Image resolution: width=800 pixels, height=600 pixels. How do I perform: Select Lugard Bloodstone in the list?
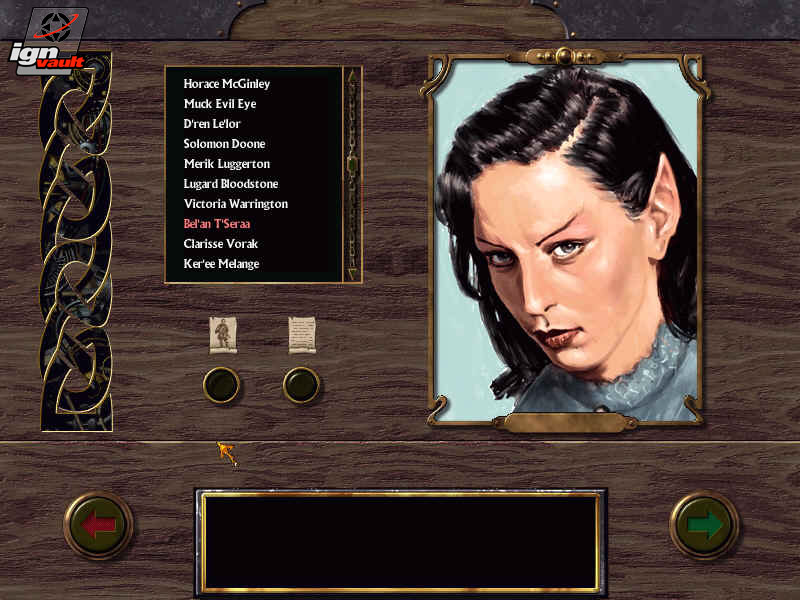pyautogui.click(x=231, y=184)
